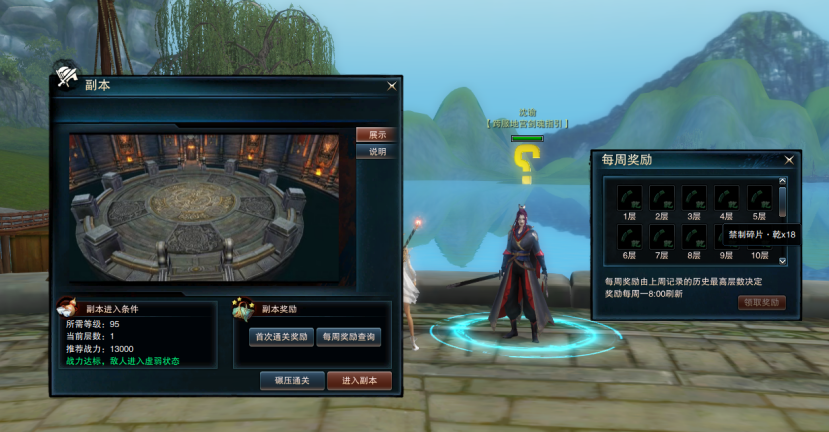
Task: Select the 1层 reward icon
Action: coord(629,197)
